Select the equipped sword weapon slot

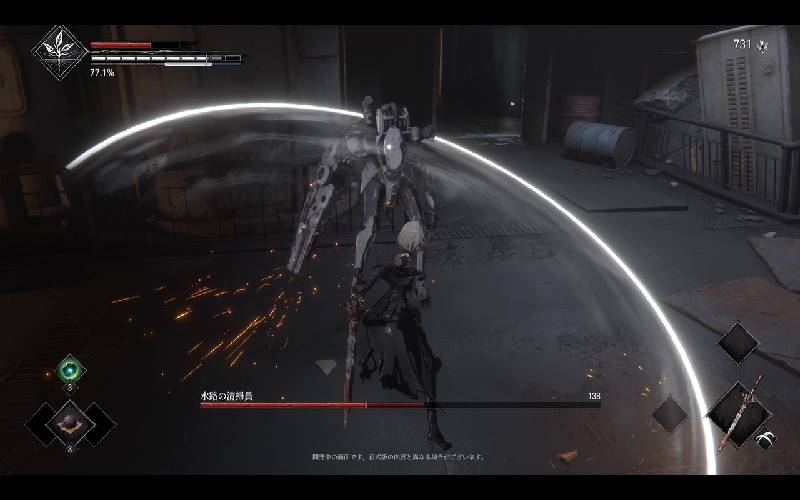pos(741,412)
